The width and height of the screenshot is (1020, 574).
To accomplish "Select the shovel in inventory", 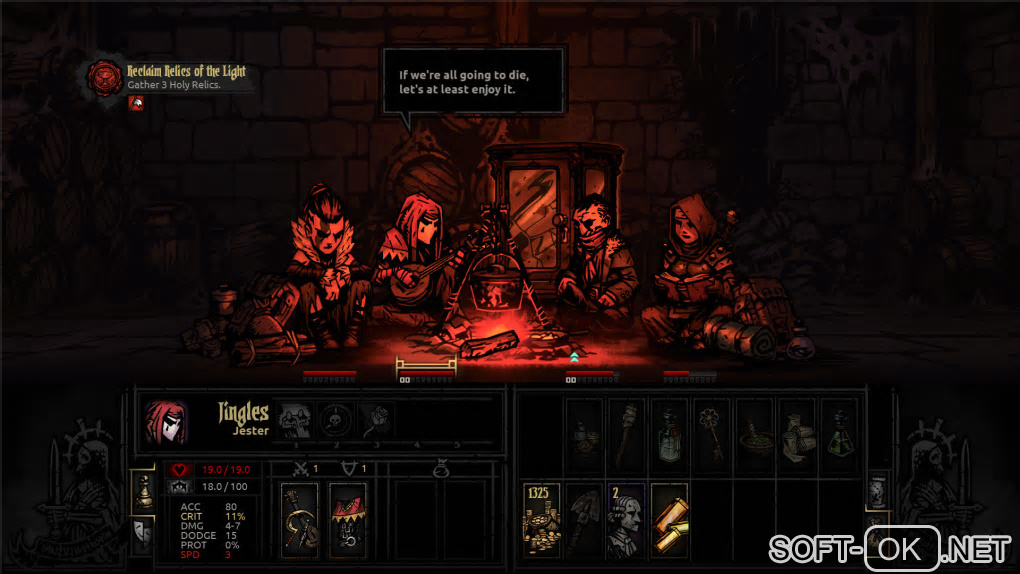I will tap(585, 520).
